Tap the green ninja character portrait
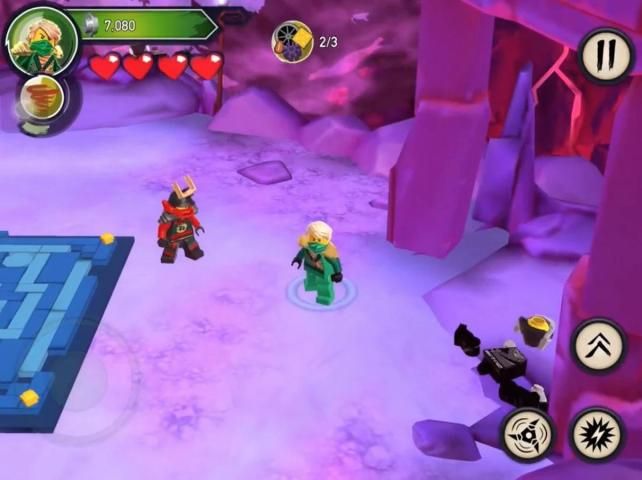This screenshot has width=642, height=480. coord(40,41)
